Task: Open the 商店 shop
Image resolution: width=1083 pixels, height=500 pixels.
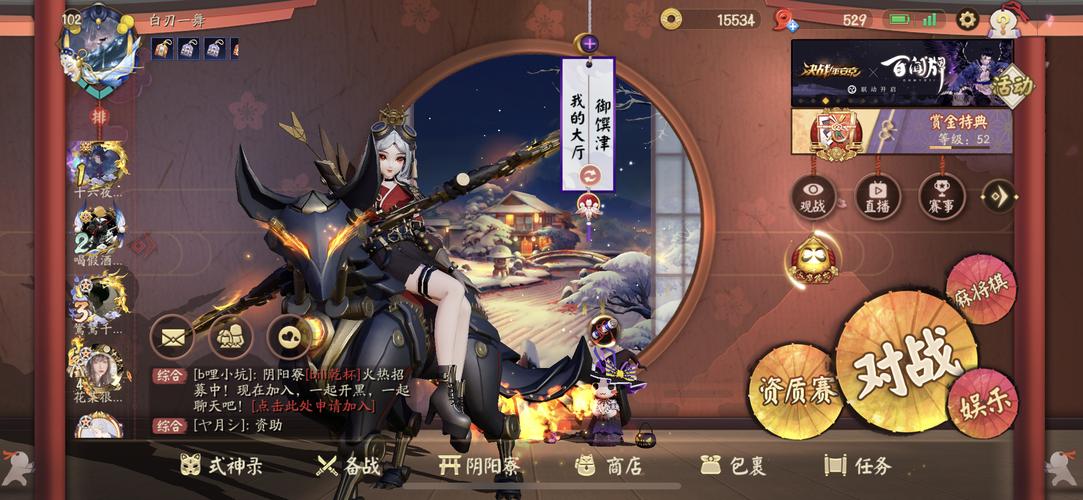Action: (x=608, y=465)
